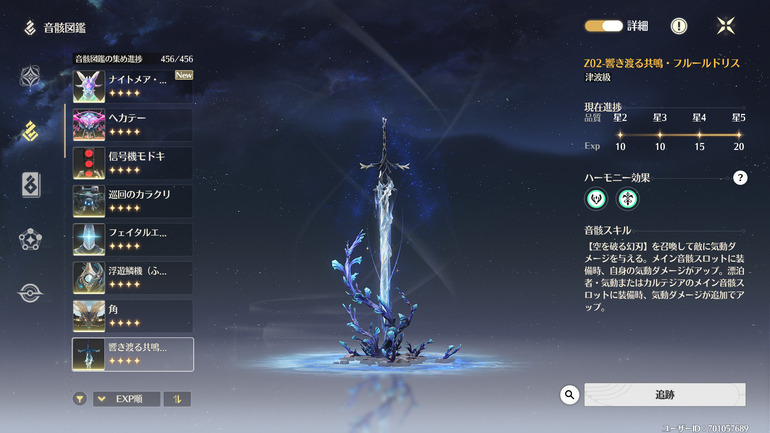
Task: Click the 追跡 track button
Action: [664, 395]
